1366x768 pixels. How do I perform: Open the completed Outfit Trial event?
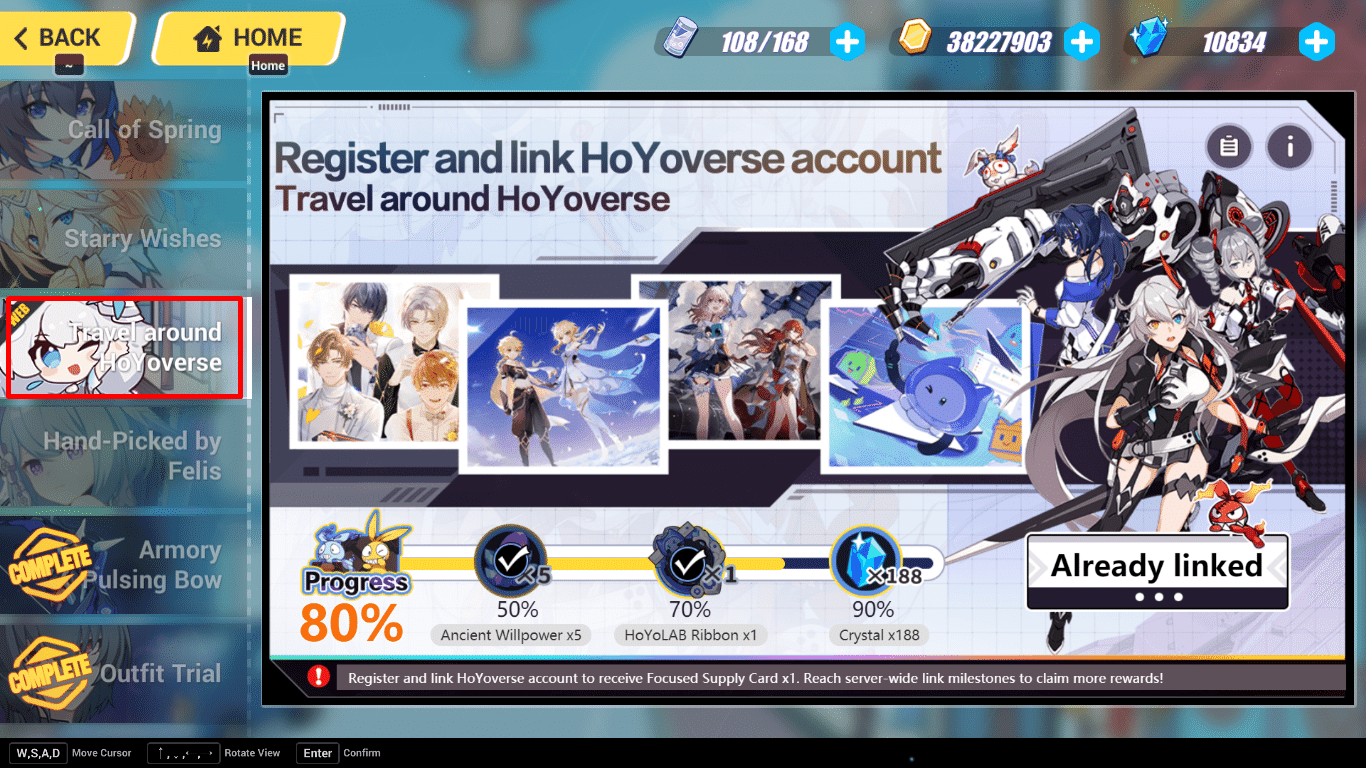point(124,674)
